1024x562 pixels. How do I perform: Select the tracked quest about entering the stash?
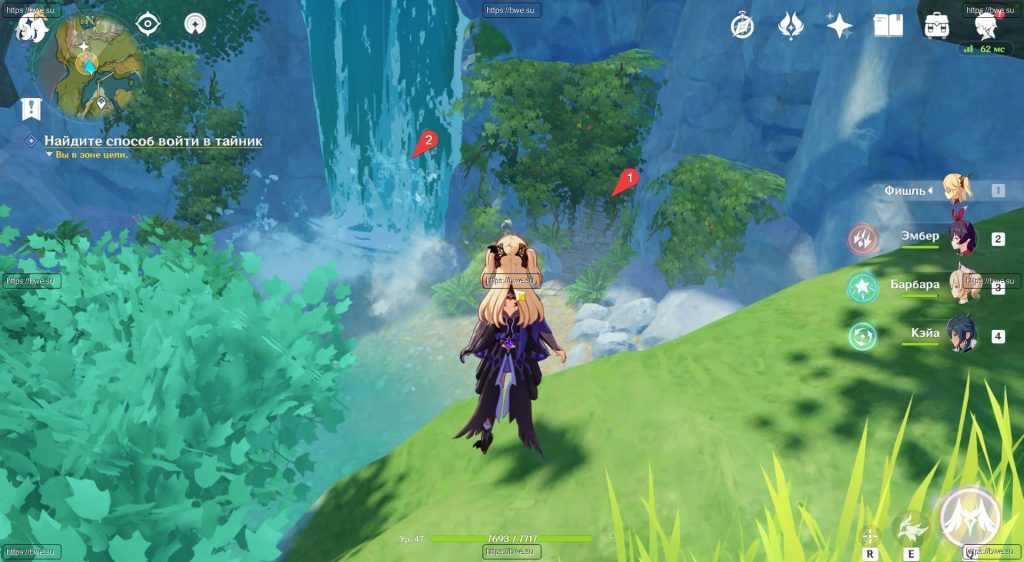pyautogui.click(x=152, y=141)
